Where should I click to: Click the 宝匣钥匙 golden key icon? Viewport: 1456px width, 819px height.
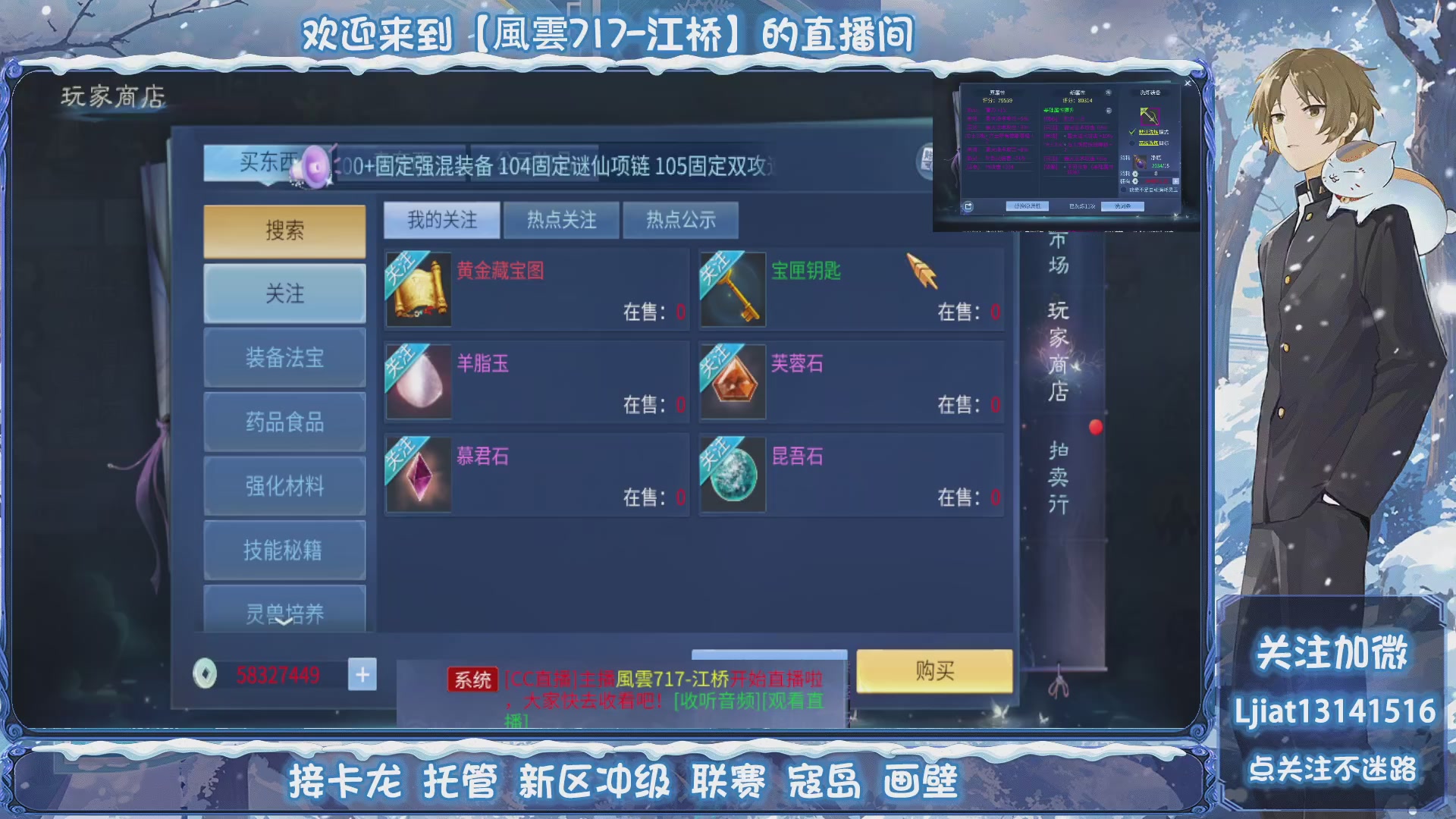point(733,289)
